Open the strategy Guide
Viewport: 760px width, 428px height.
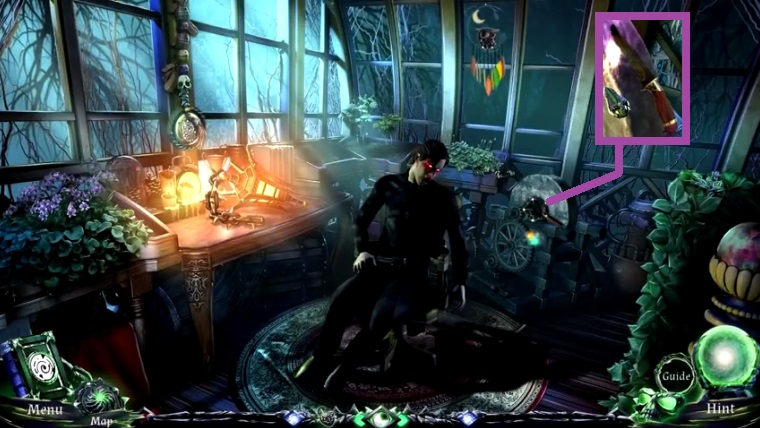[x=675, y=377]
